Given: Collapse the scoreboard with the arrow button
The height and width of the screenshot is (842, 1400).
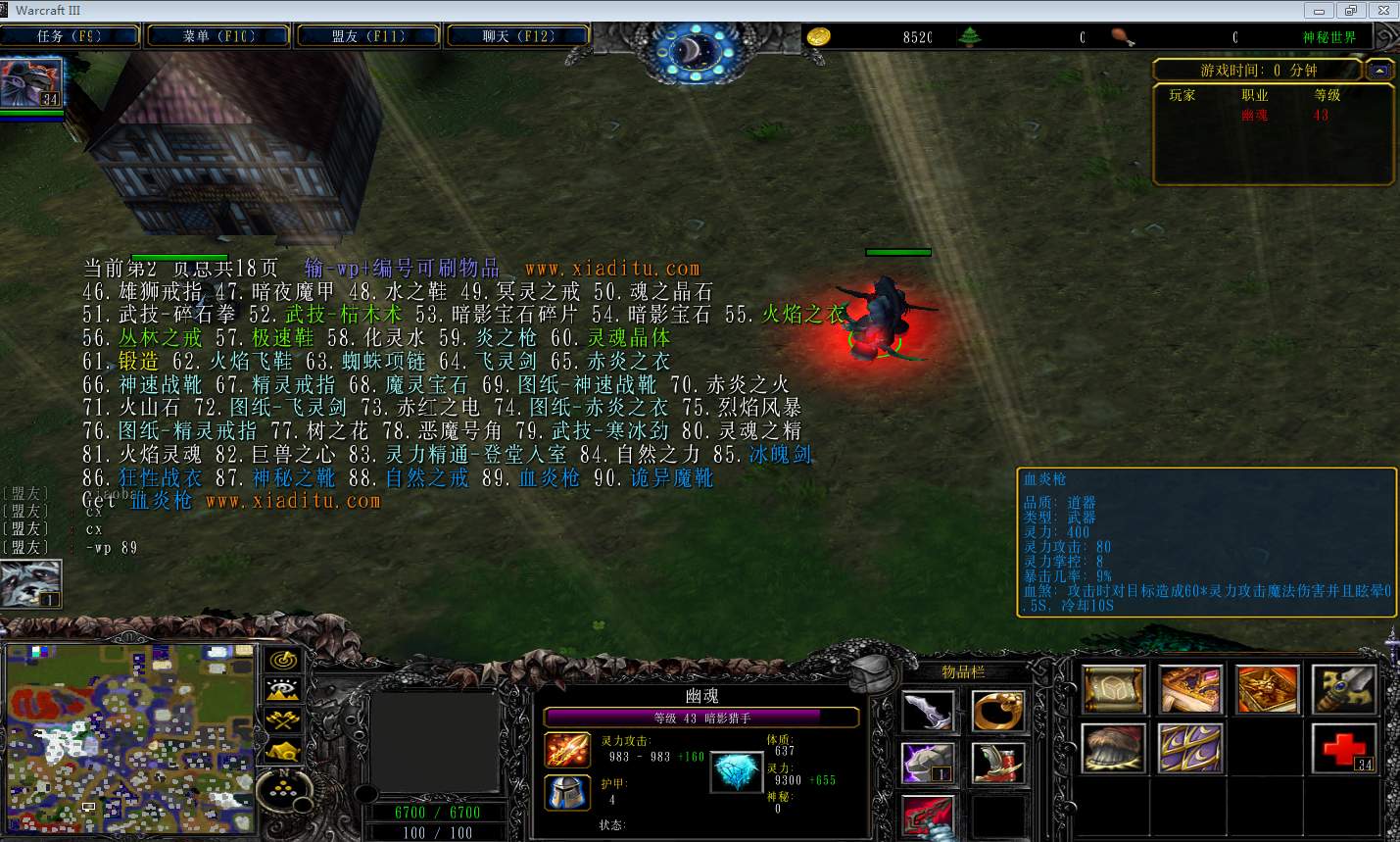Looking at the screenshot, I should pos(1378,71).
